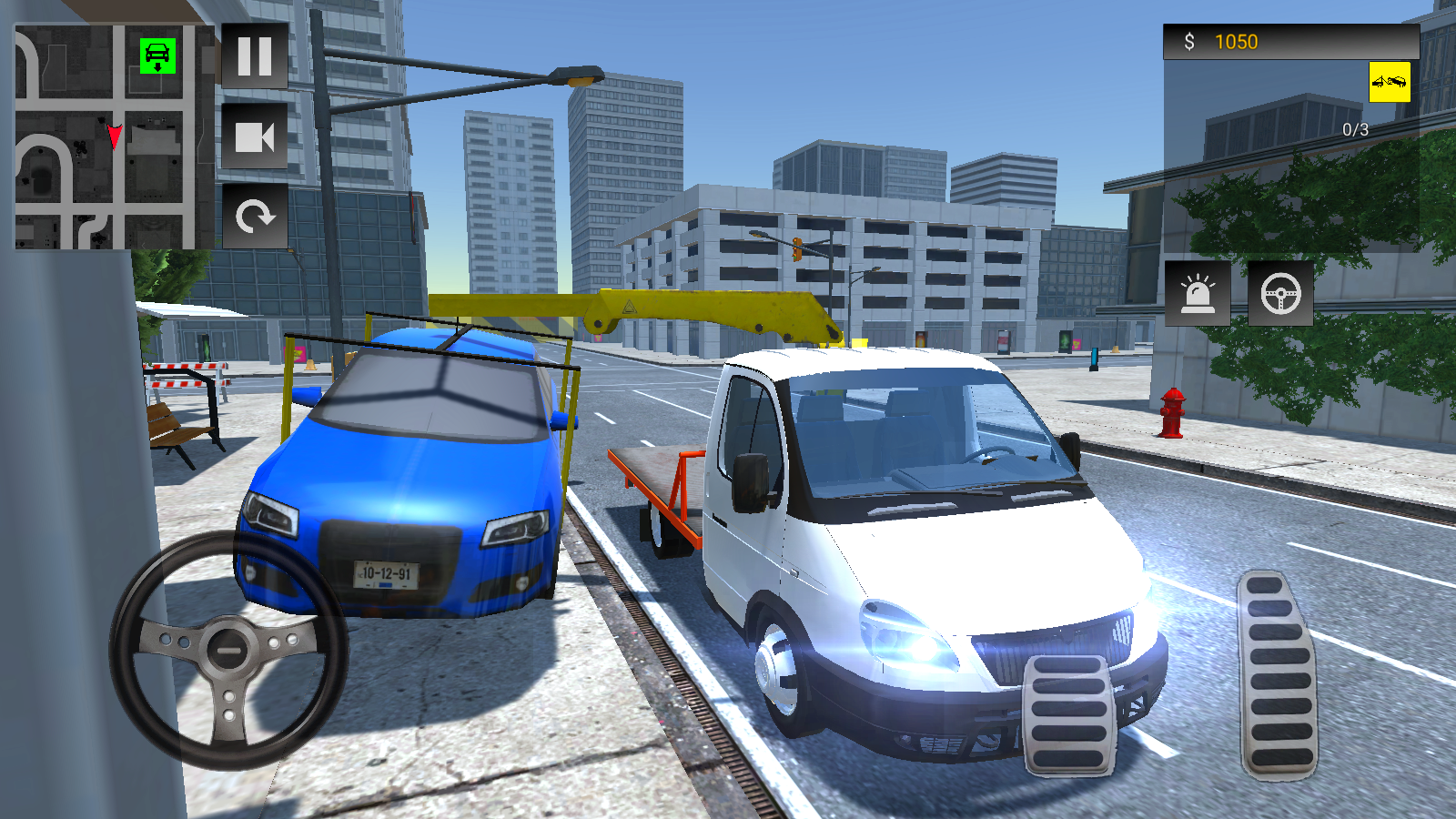Tap the red player arrow on the minimap
The height and width of the screenshot is (819, 1456).
113,135
